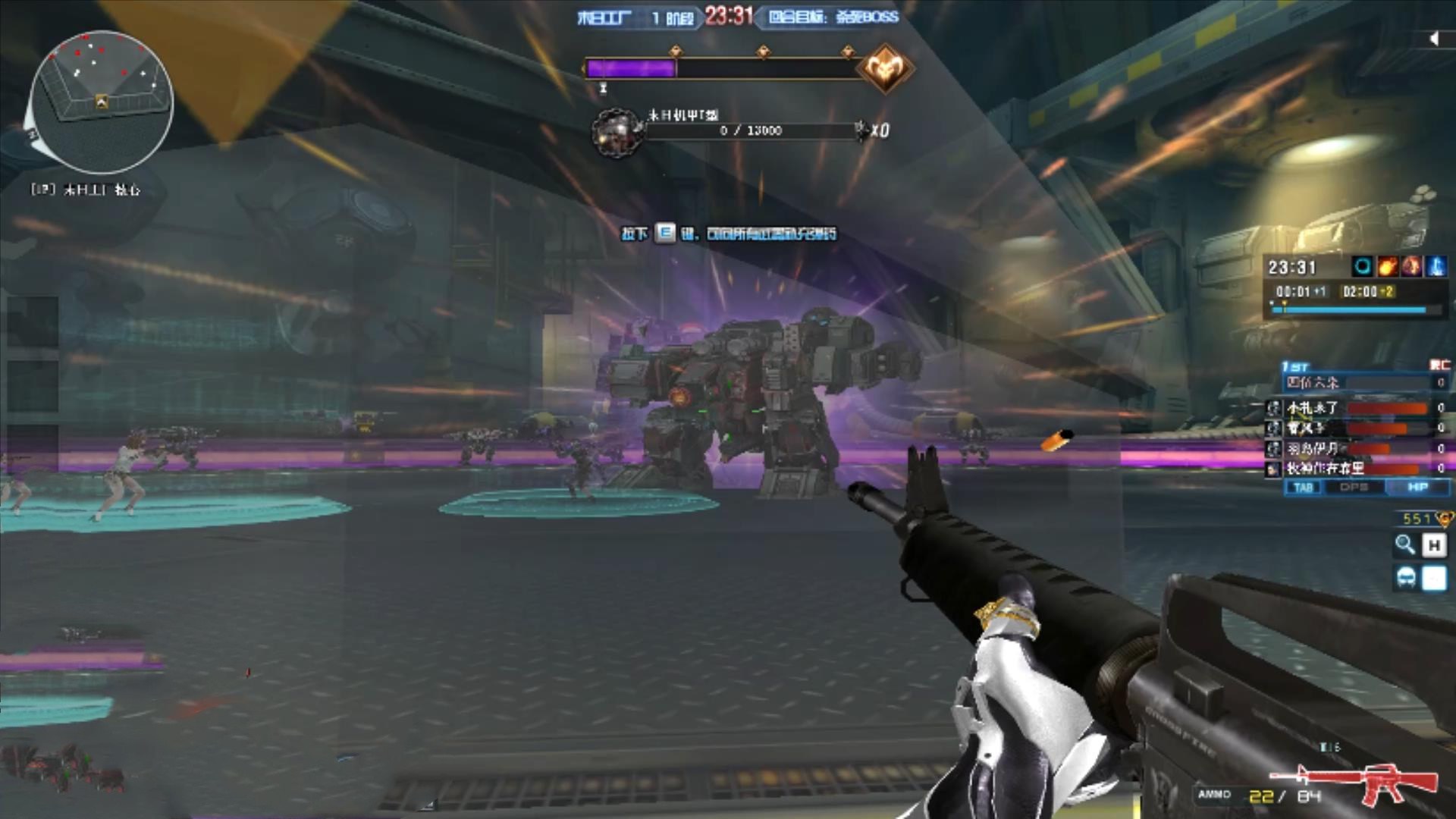
Task: Select the blue ring buff icon
Action: (1362, 266)
